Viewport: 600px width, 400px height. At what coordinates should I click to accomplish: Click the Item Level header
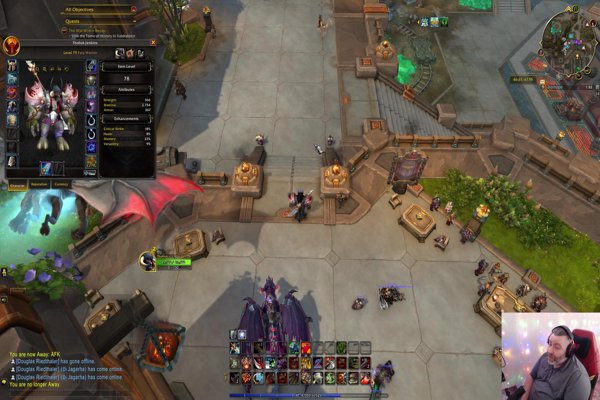(x=125, y=65)
